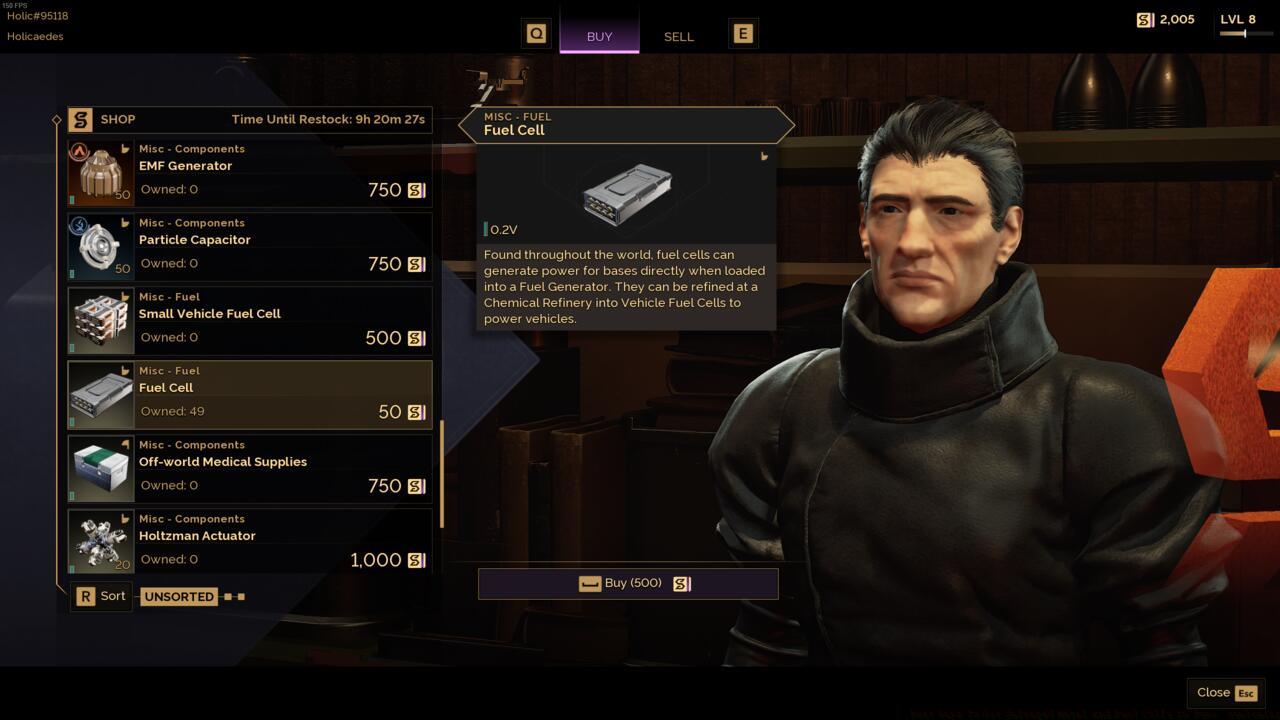Toggle the sort order squares beside UNSORTED
Viewport: 1280px width, 720px height.
(233, 596)
